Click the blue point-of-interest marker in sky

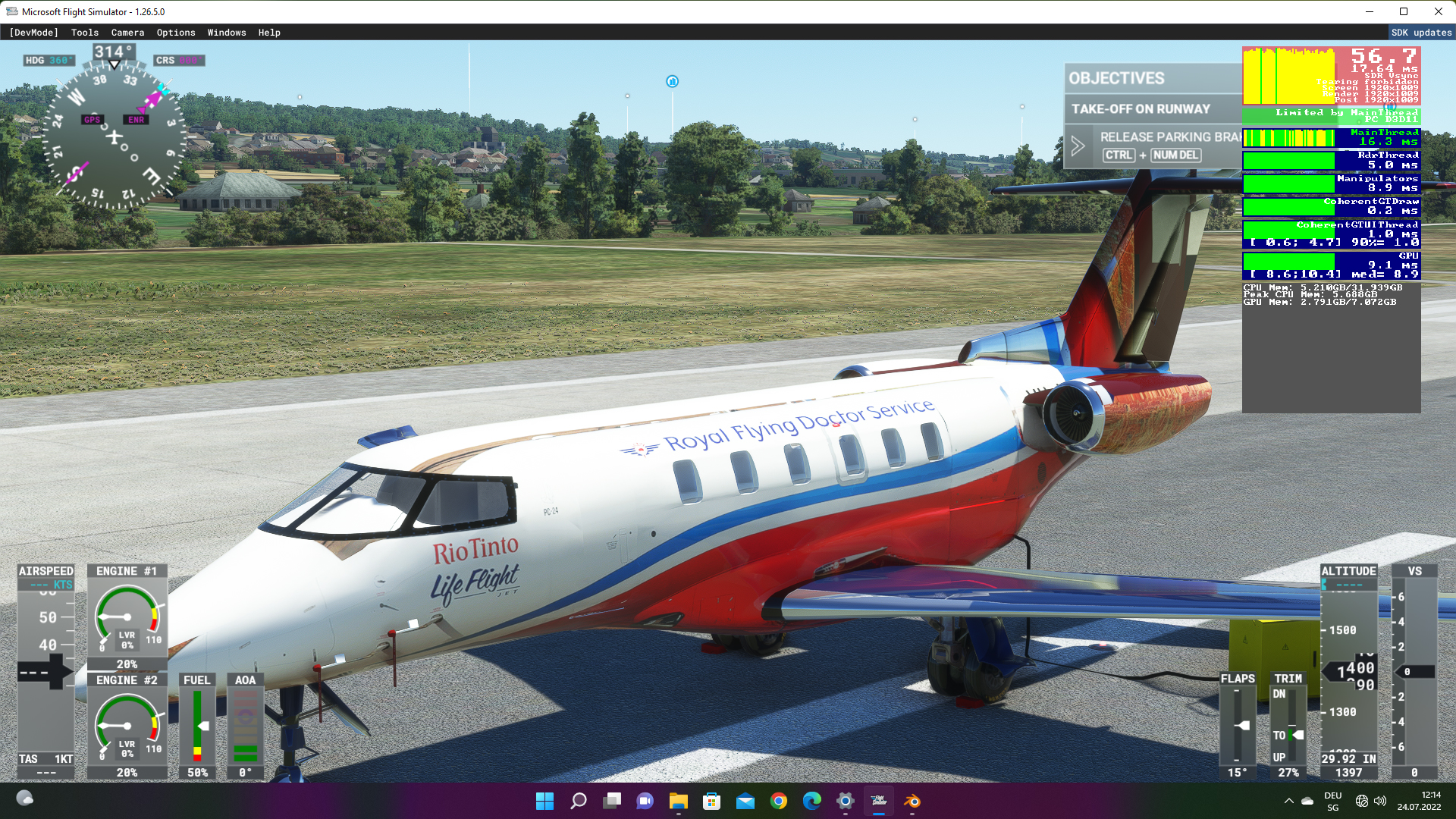(x=672, y=82)
